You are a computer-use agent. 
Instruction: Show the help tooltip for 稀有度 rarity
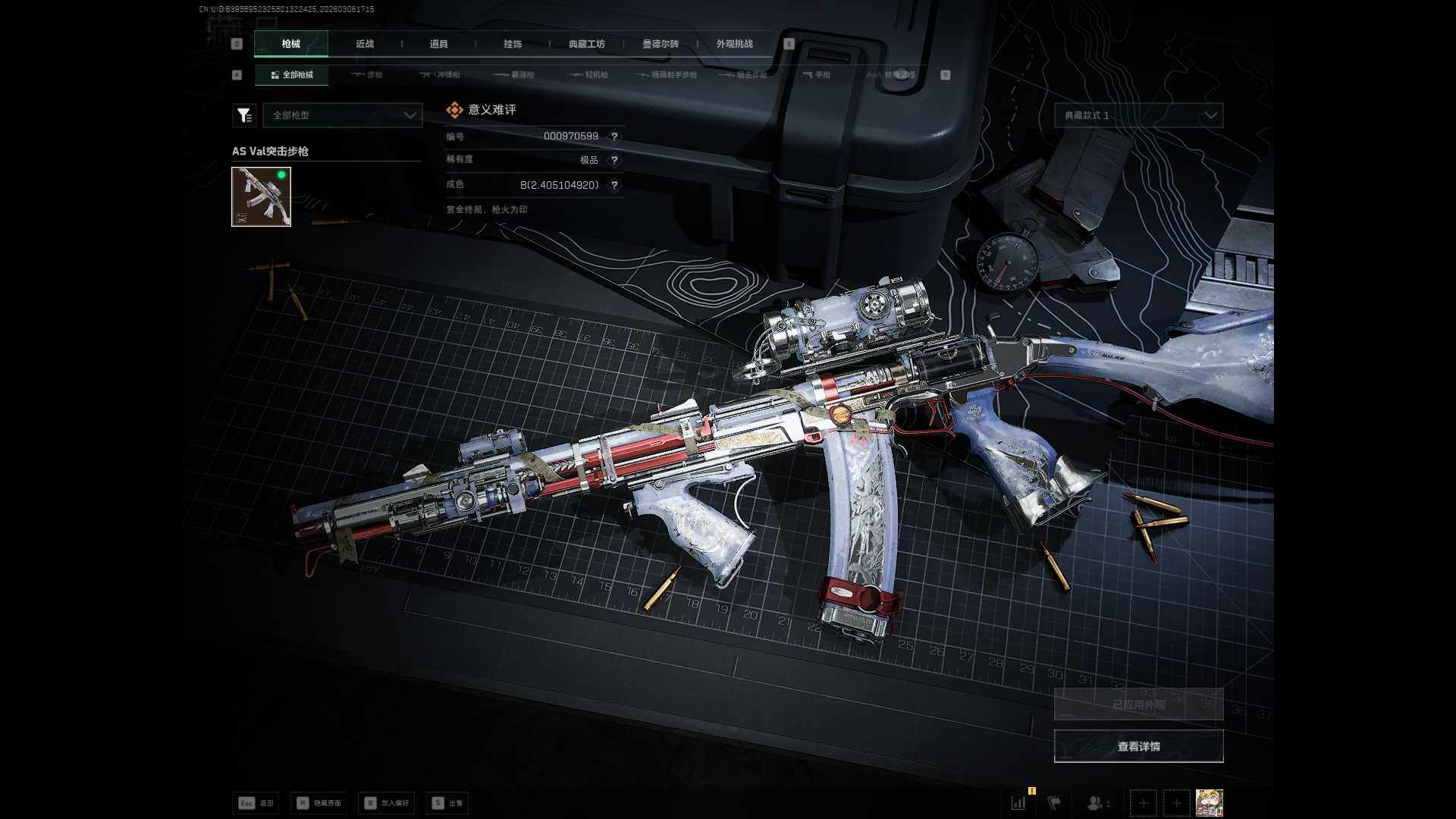pos(614,161)
